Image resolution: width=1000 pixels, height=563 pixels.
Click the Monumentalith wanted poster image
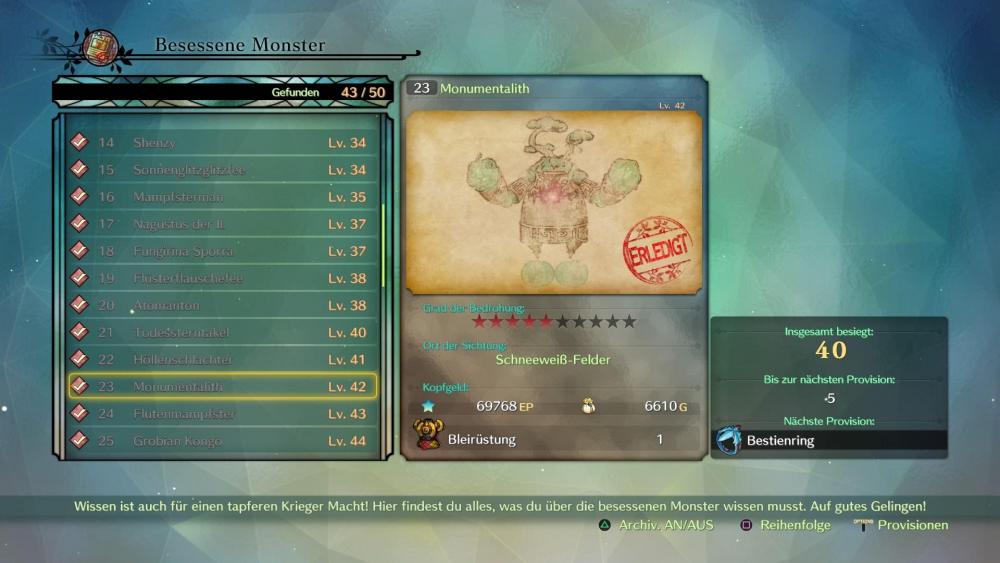coord(554,202)
